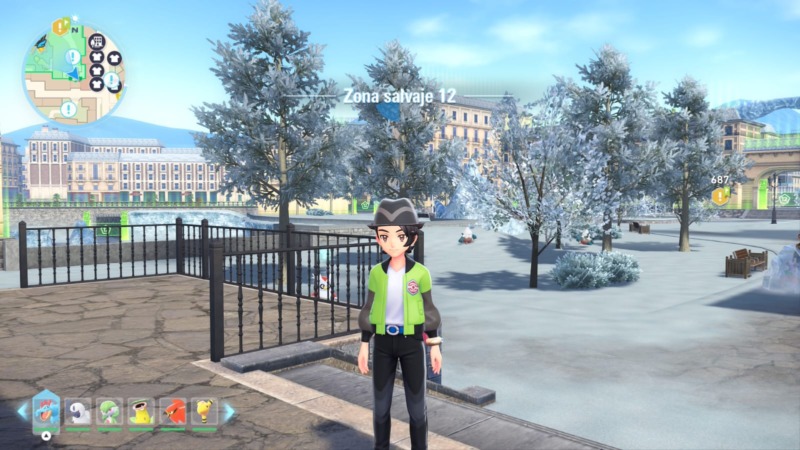800x450 pixels.
Task: Click the party bar right arrow
Action: [x=229, y=411]
